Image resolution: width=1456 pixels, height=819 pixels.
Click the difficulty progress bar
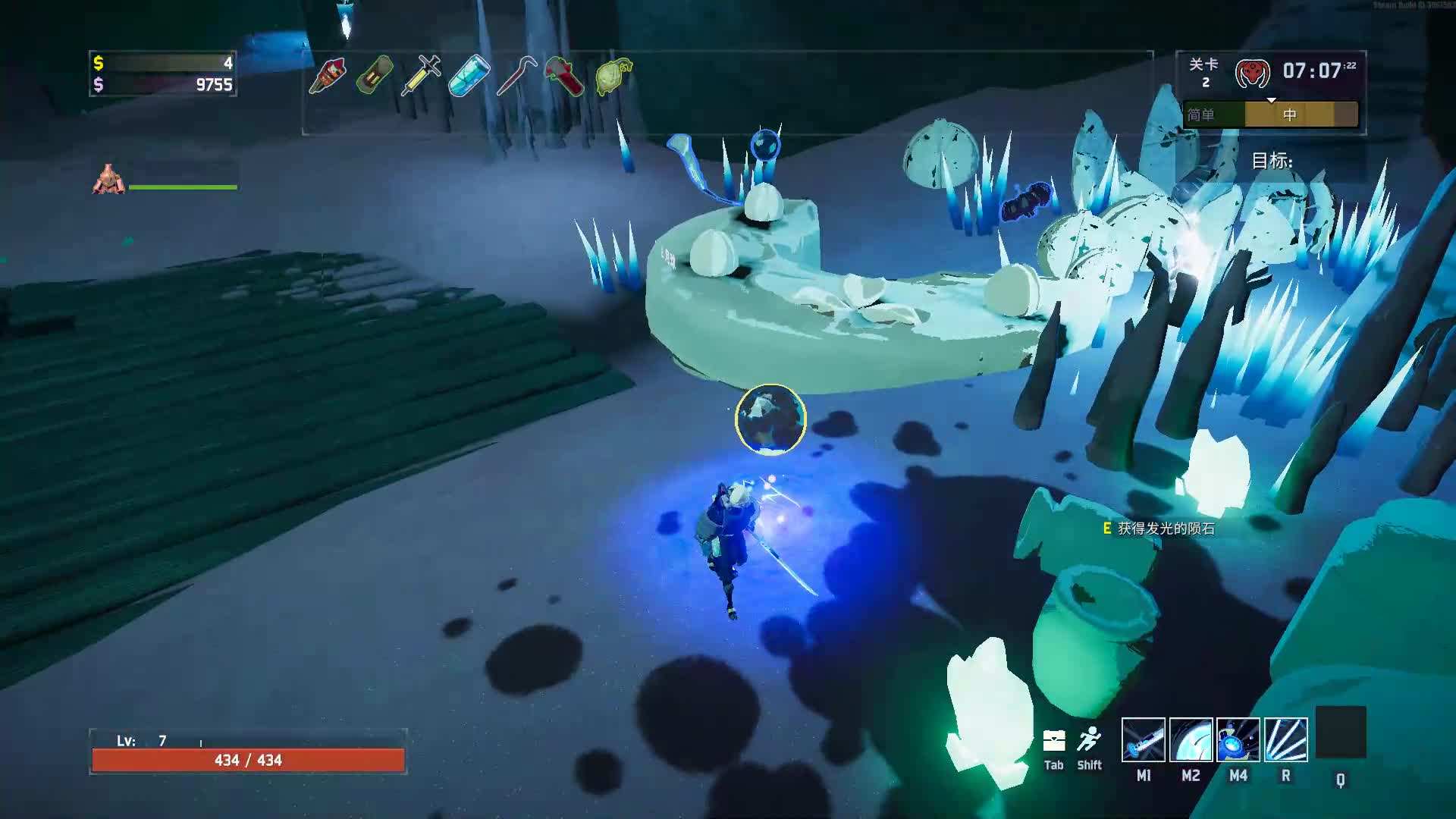pos(1270,115)
